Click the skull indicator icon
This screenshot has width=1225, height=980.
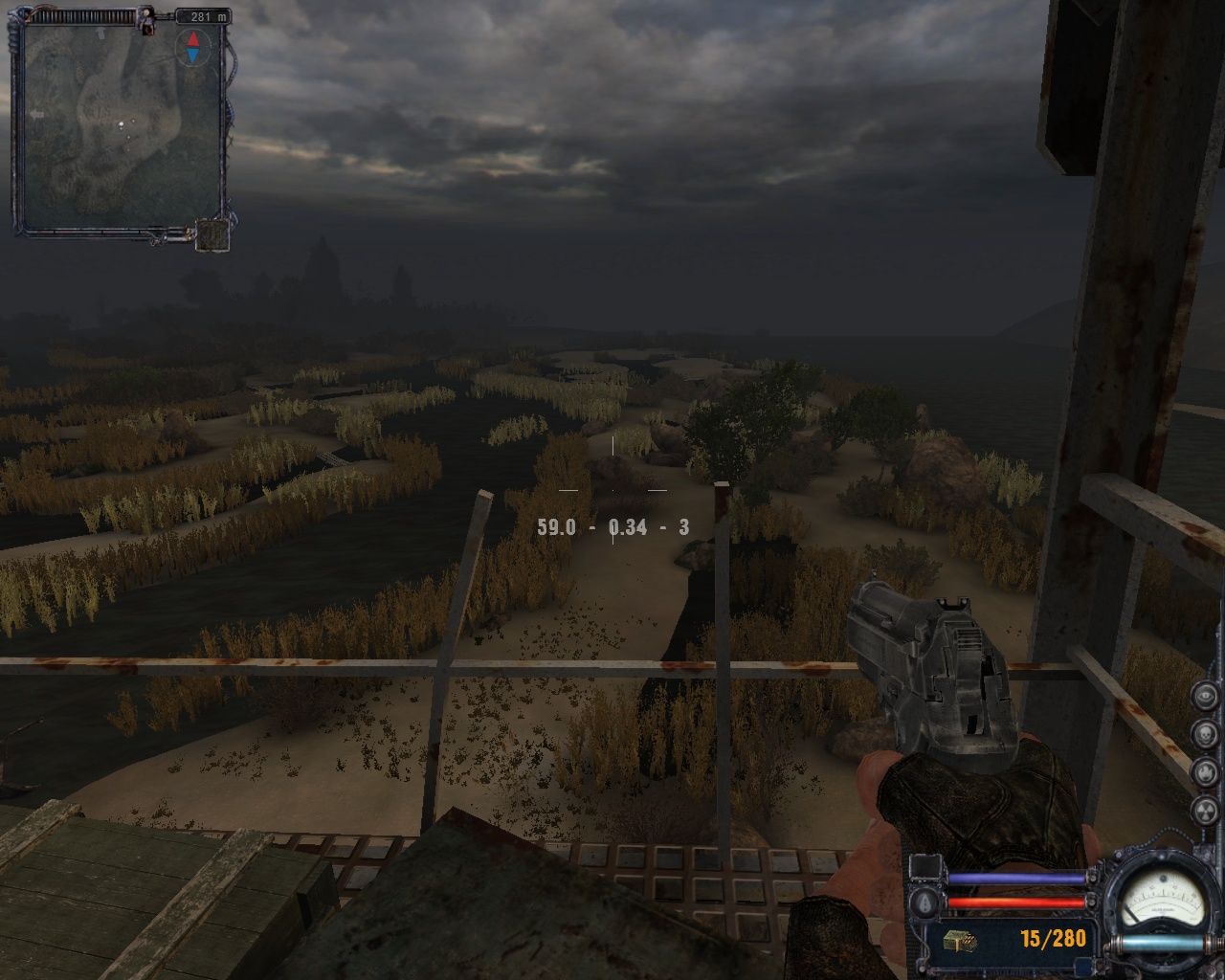(x=1206, y=734)
